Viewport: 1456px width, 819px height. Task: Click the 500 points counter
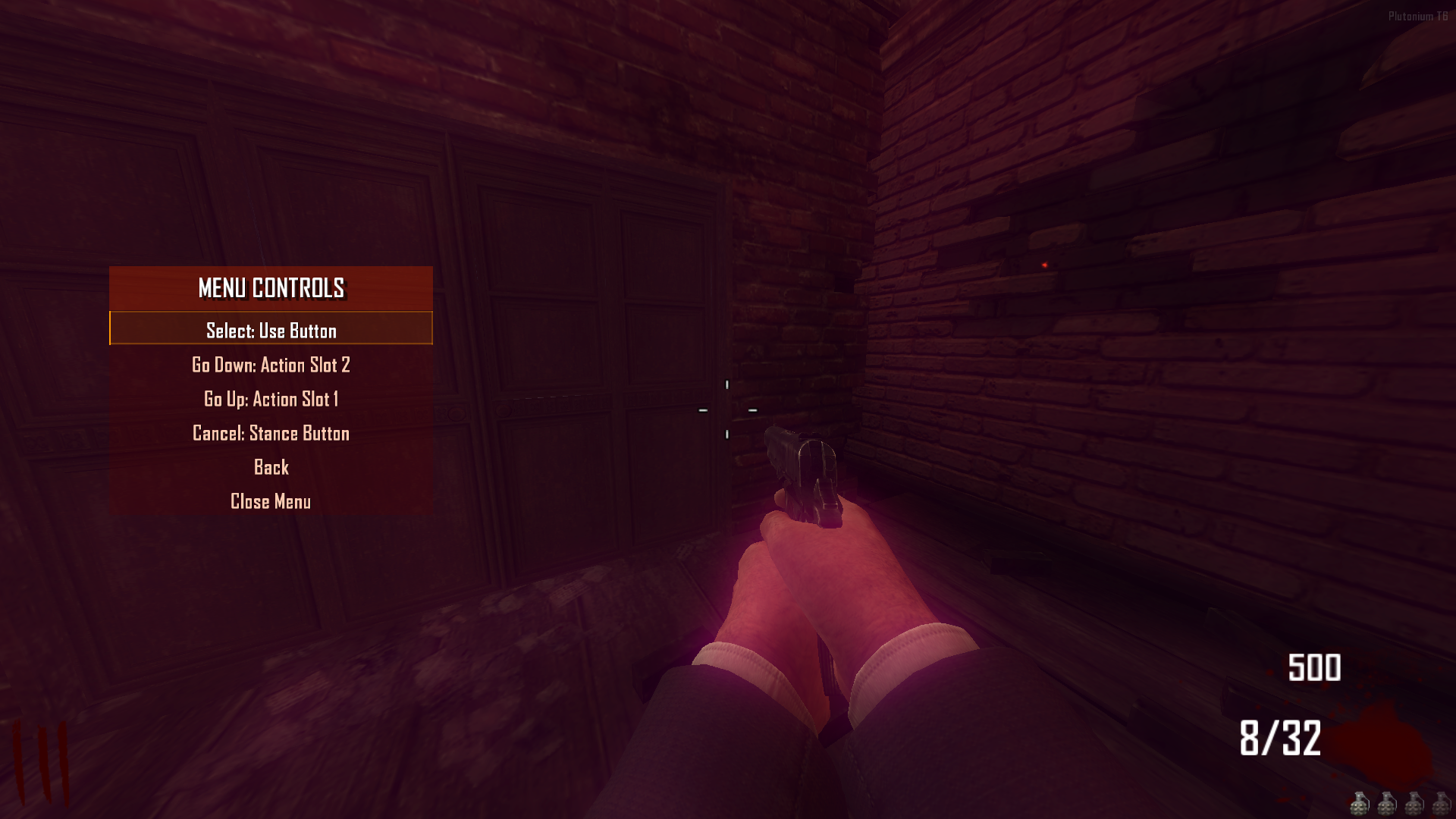click(x=1314, y=667)
